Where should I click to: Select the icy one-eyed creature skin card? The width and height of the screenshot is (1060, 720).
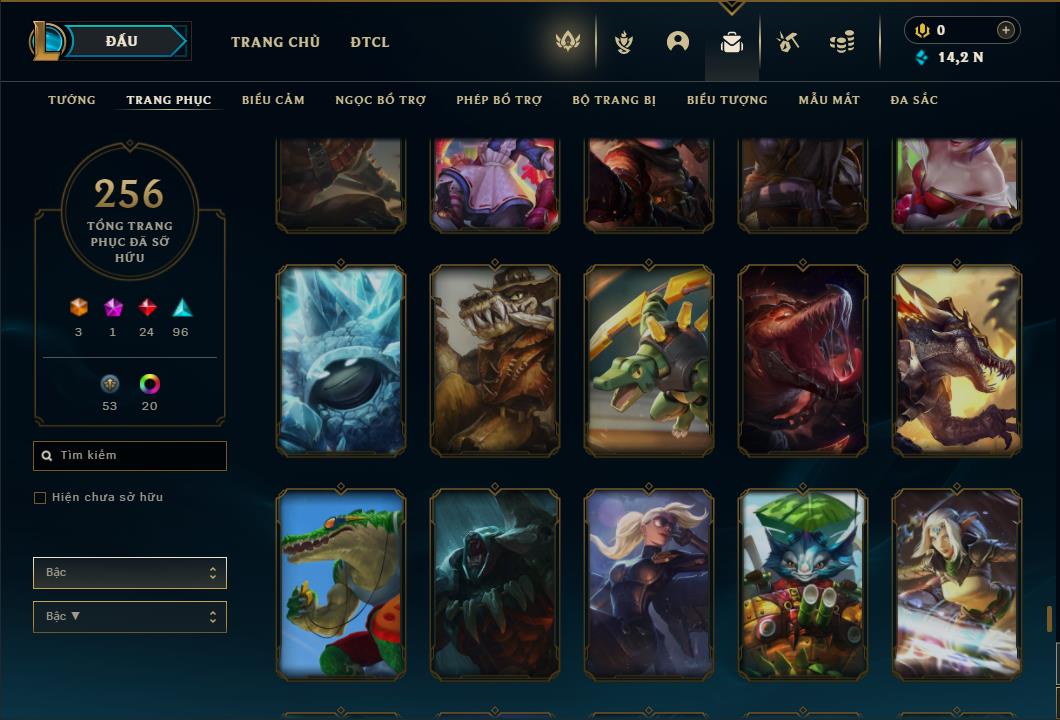pyautogui.click(x=341, y=361)
